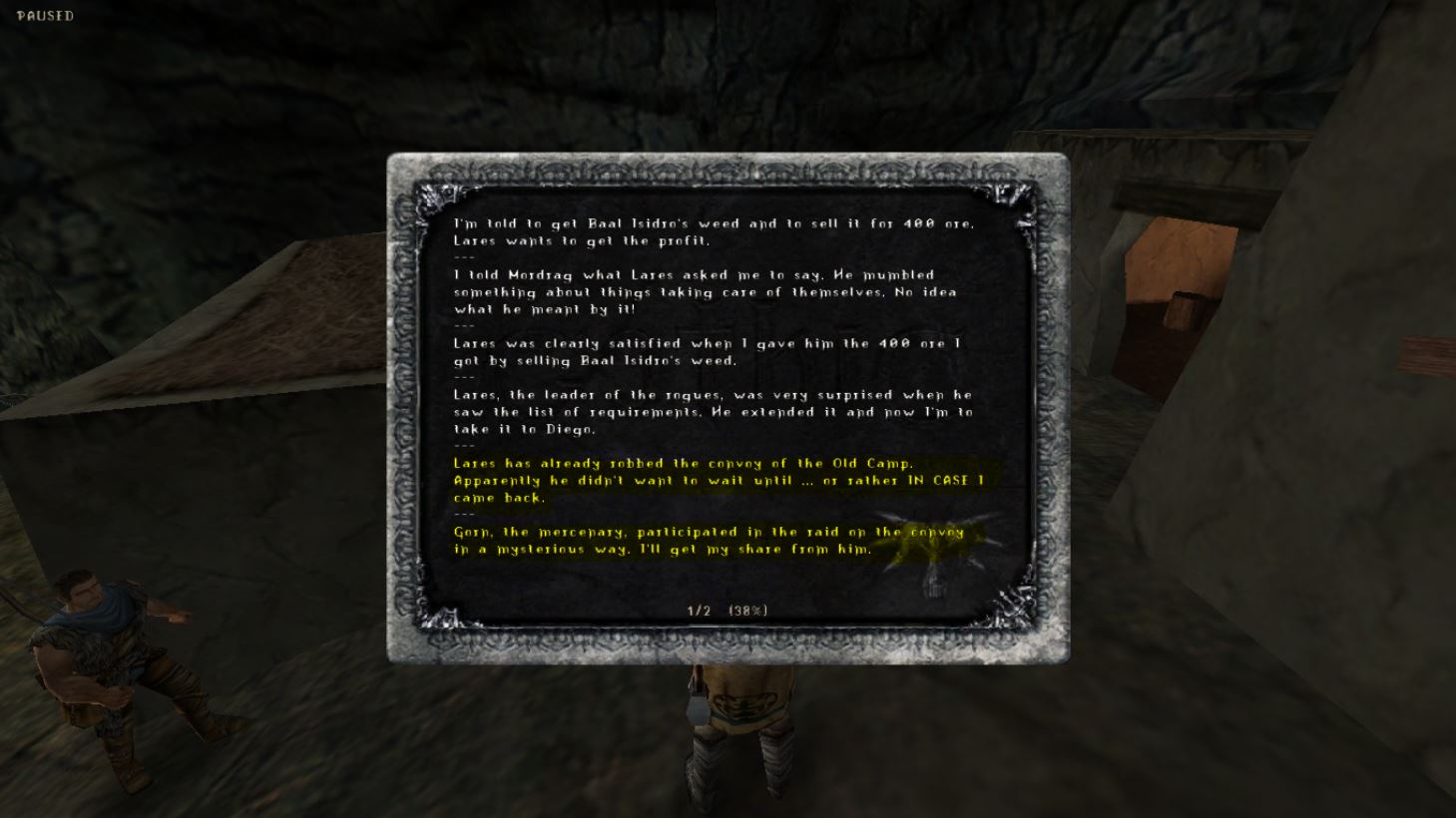Click the entry about Lares receiving 400 ore

coord(714,351)
